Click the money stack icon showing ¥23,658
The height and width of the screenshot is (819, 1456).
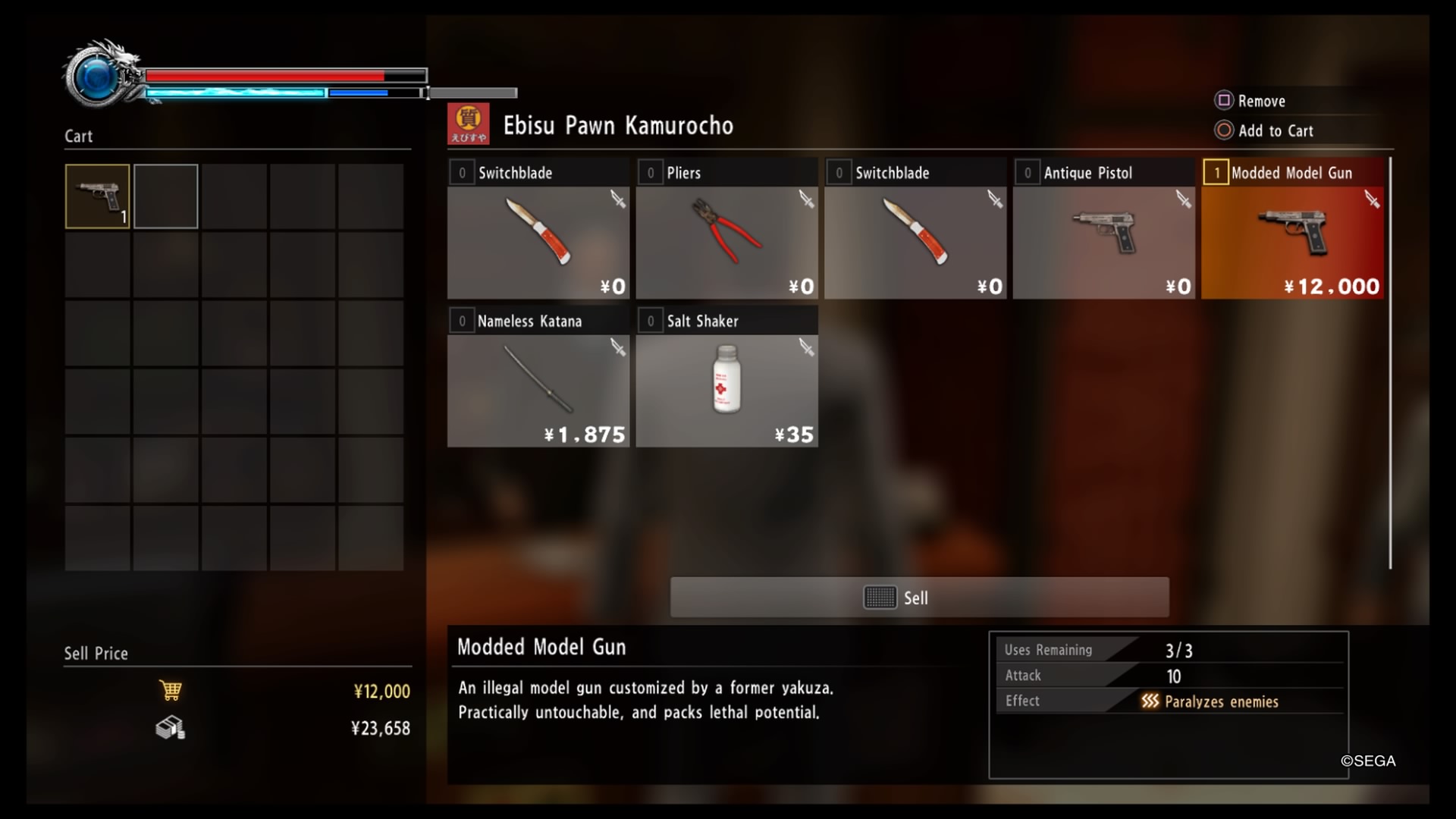171,729
